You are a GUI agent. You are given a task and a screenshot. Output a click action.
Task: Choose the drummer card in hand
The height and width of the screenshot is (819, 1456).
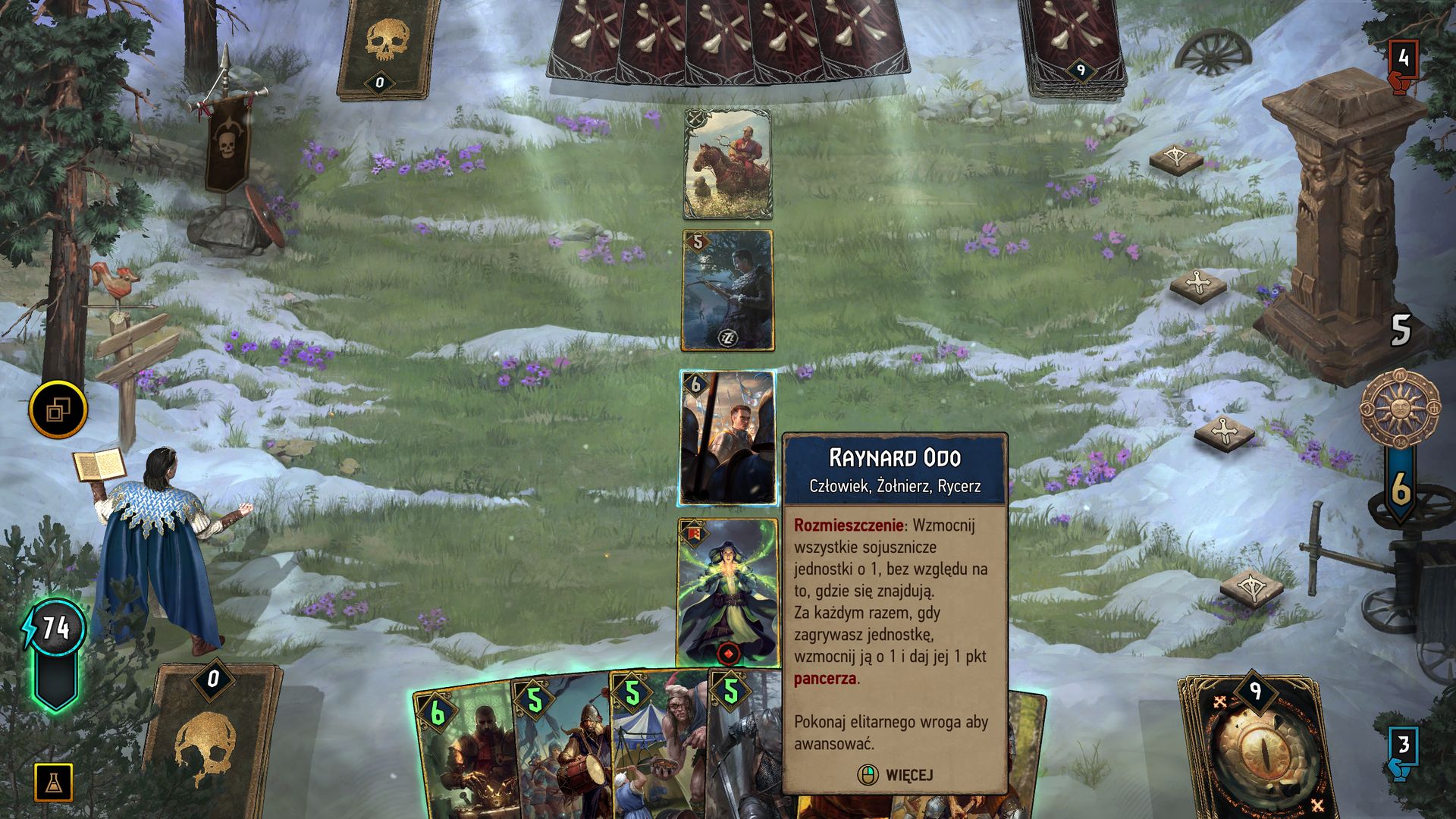point(563,751)
